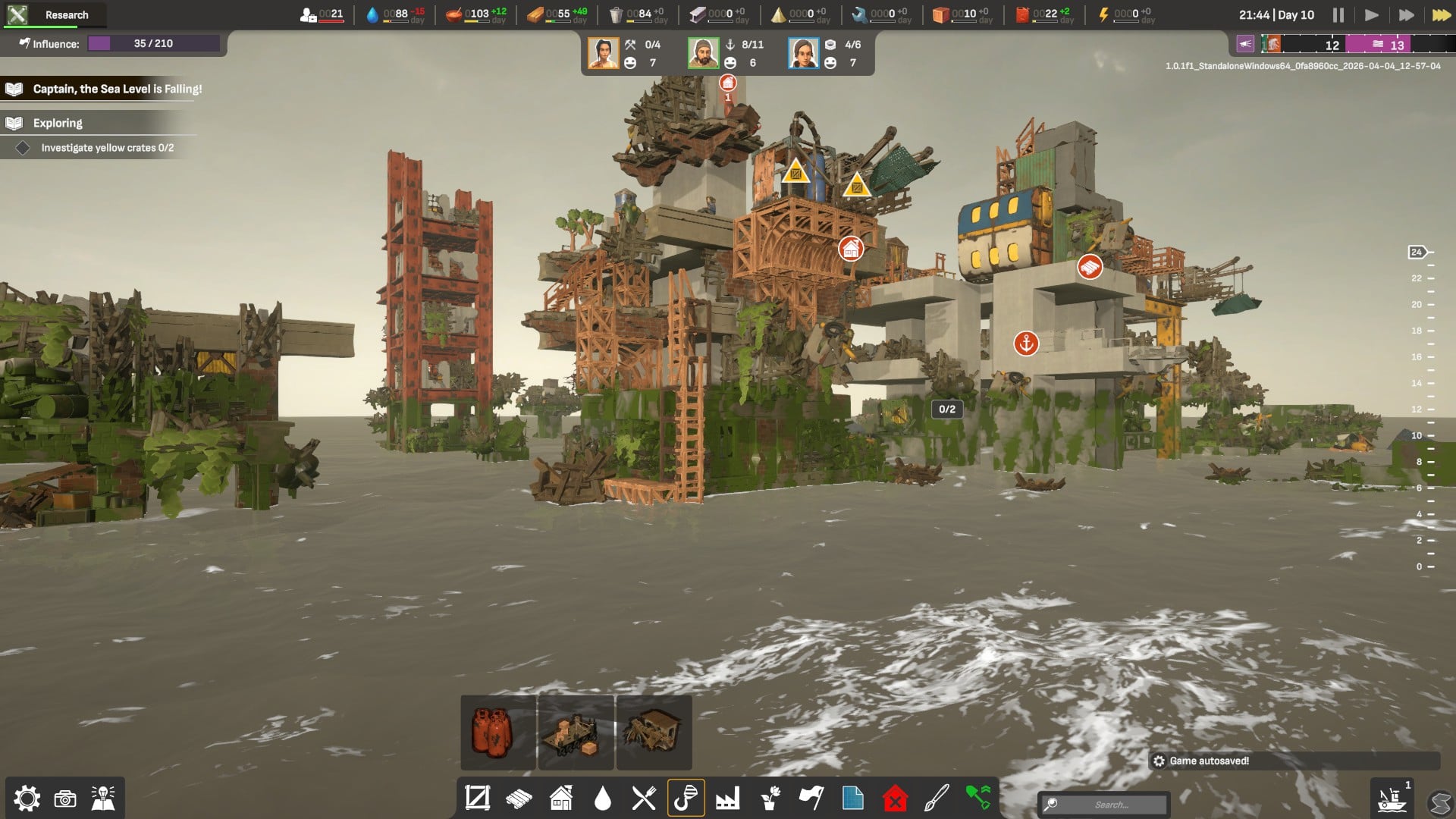Viewport: 1456px width, 819px height.
Task: Open the Research panel
Action: point(53,14)
